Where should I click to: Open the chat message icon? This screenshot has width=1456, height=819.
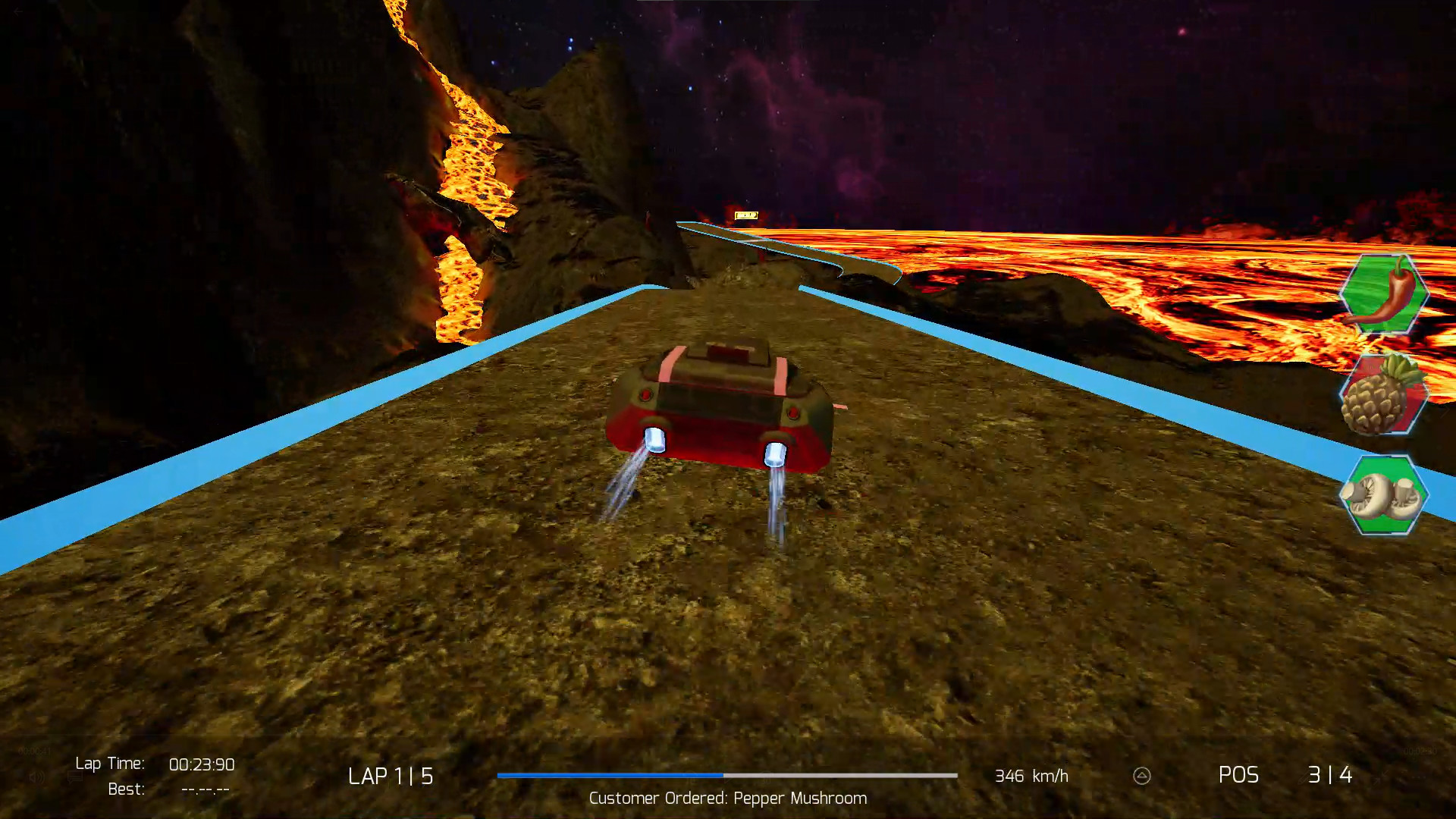click(x=74, y=777)
